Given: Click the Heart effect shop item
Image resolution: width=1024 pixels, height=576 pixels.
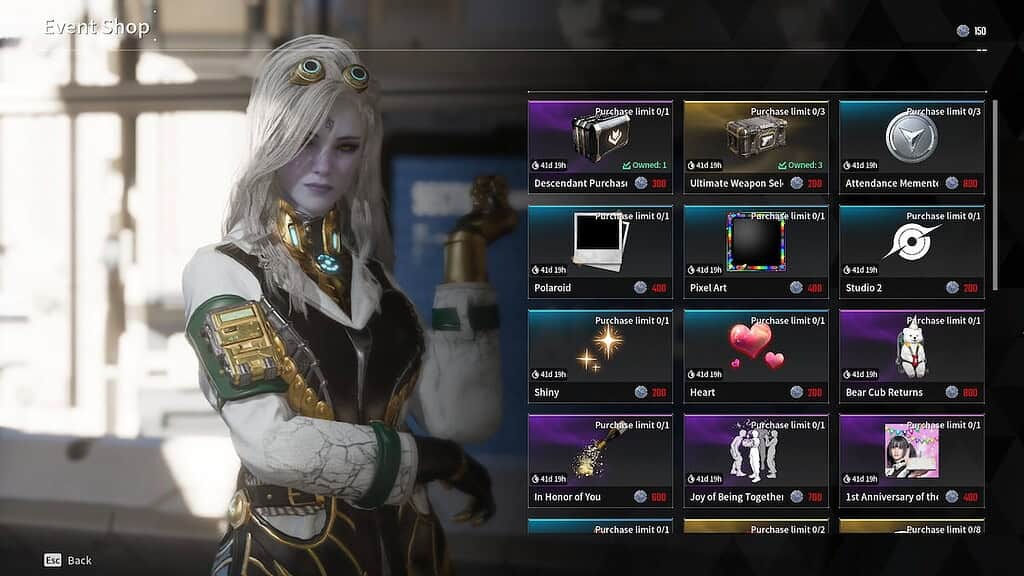Looking at the screenshot, I should pos(756,356).
